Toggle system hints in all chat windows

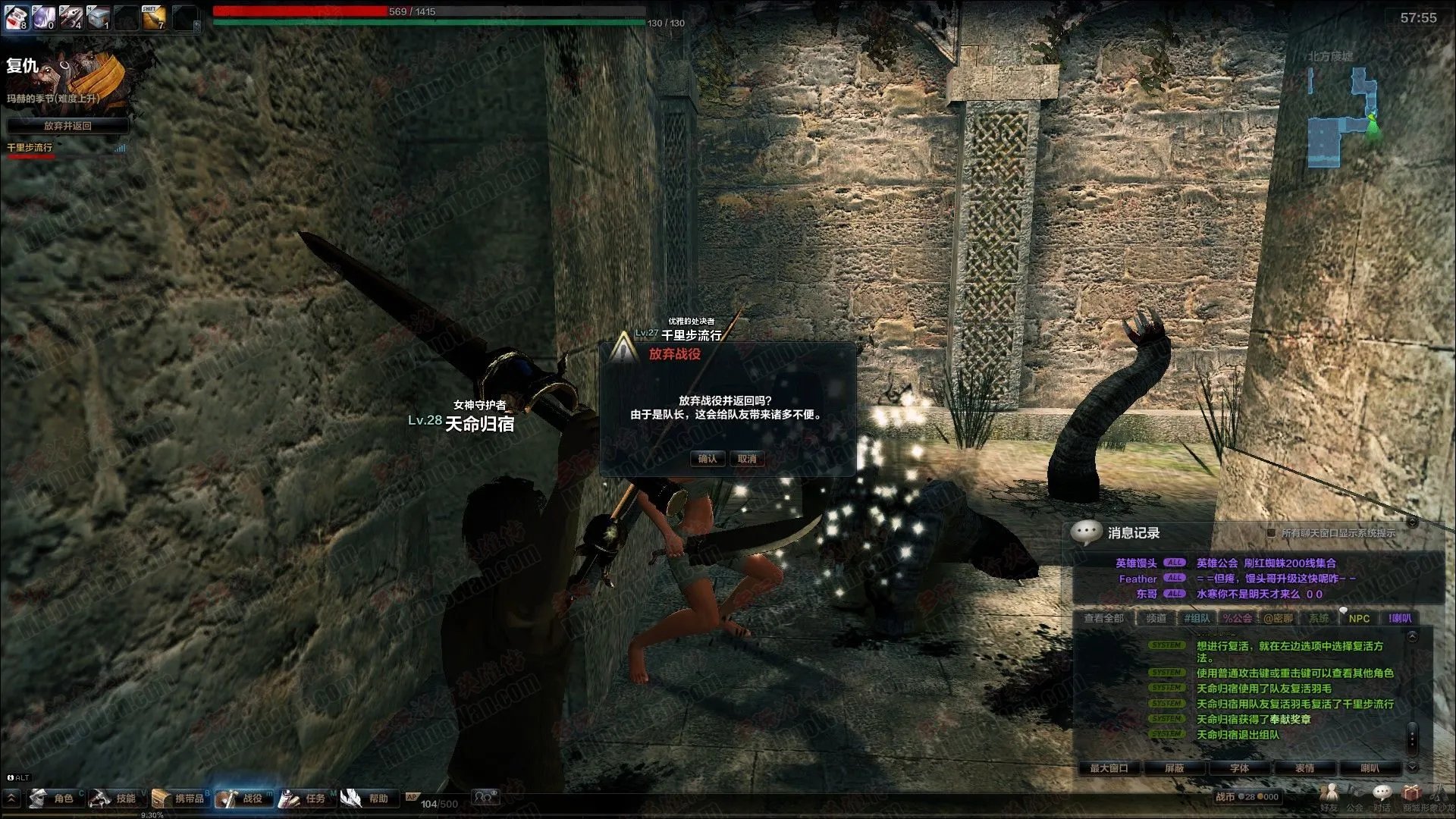coord(1272,533)
